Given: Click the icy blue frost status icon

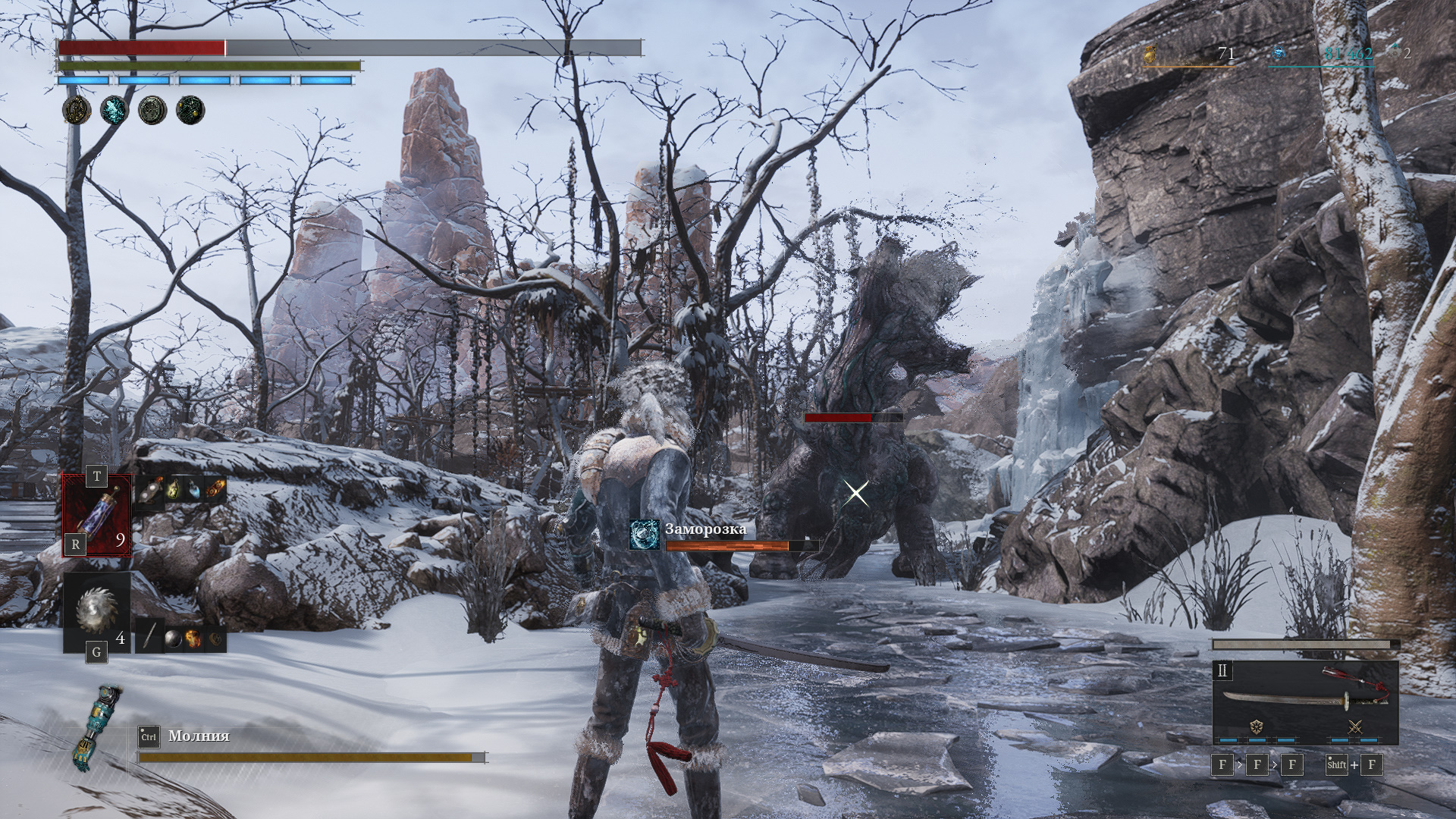Looking at the screenshot, I should [115, 111].
